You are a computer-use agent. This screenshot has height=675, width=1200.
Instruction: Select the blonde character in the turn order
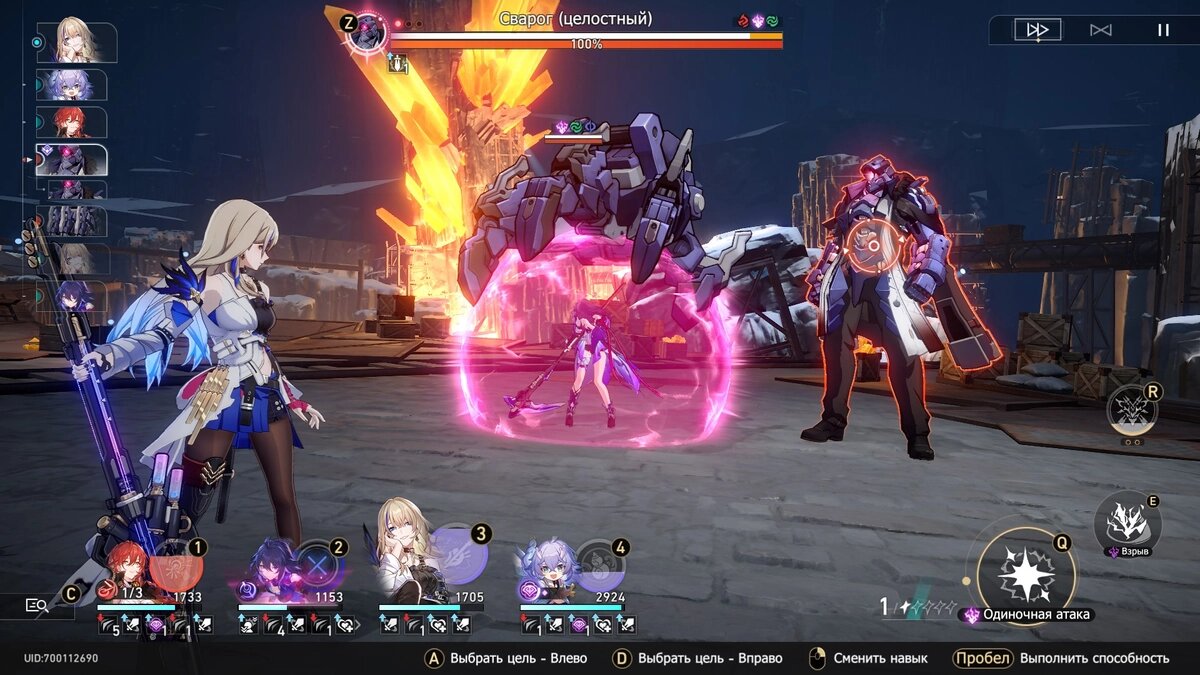click(x=76, y=41)
